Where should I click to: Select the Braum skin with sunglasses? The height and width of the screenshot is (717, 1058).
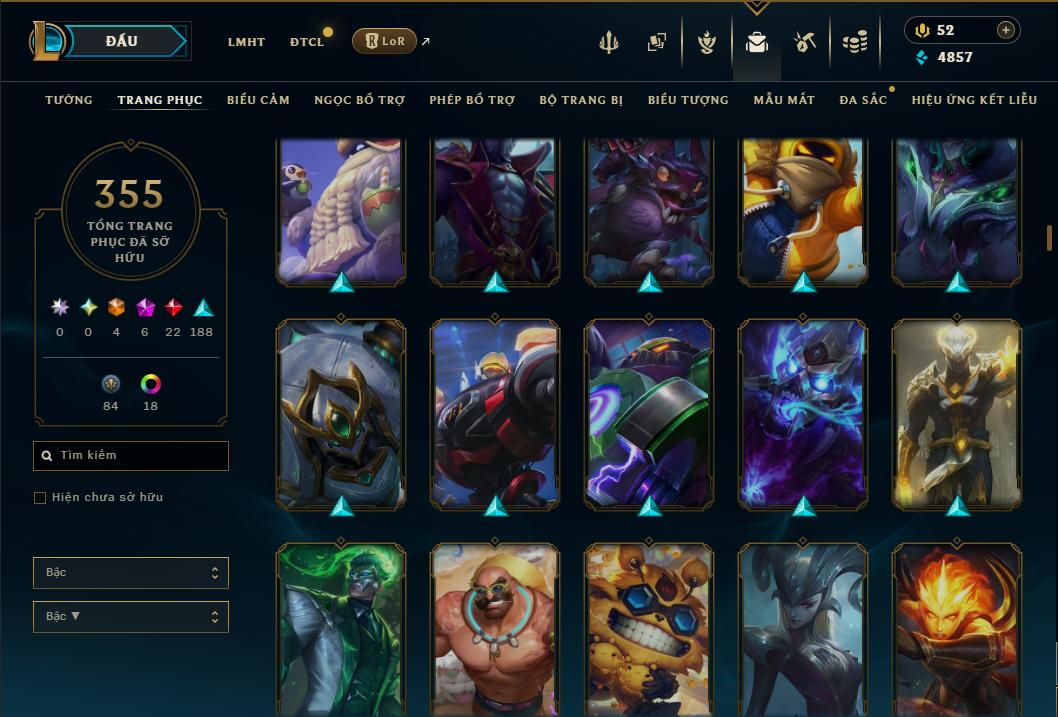tap(495, 630)
